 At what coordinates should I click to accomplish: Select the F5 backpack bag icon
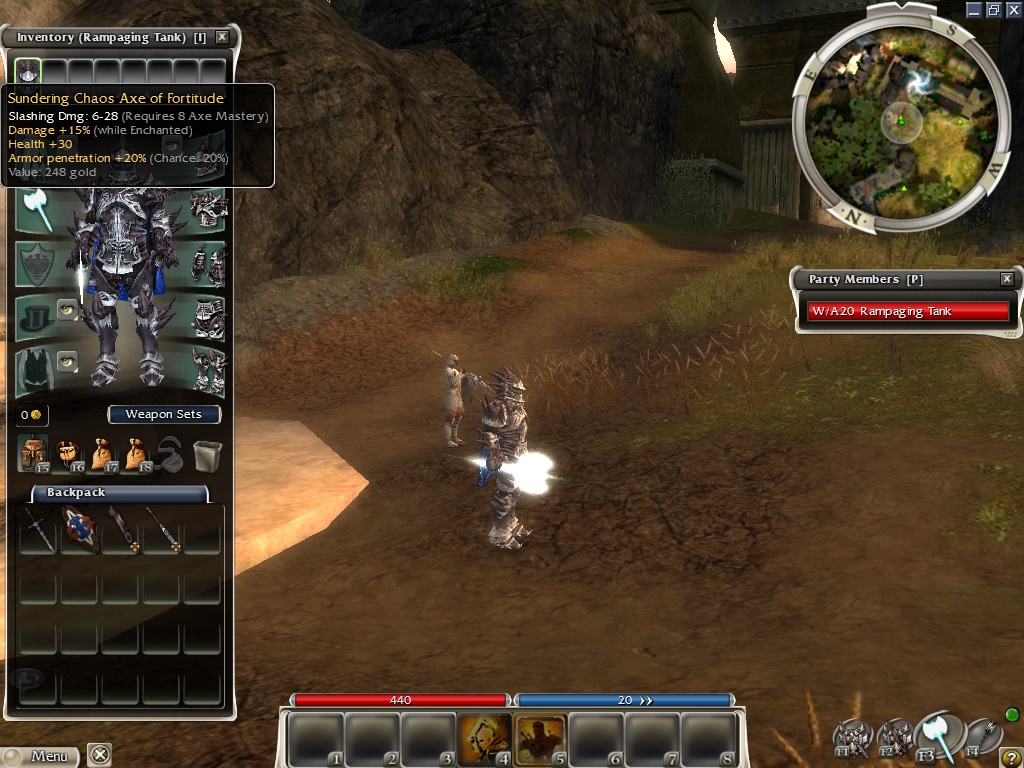pyautogui.click(x=33, y=454)
